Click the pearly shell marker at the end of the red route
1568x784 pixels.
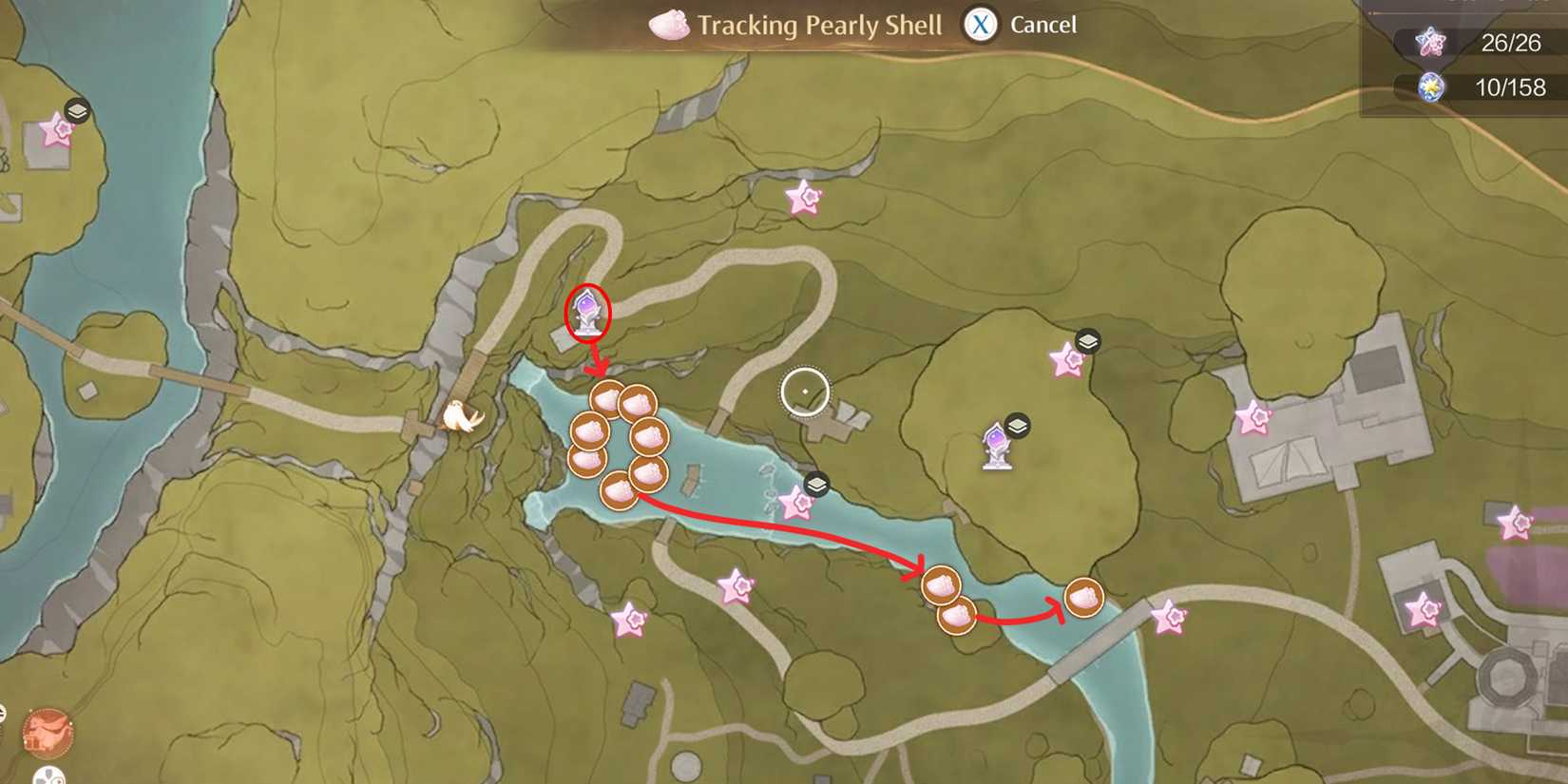1083,599
